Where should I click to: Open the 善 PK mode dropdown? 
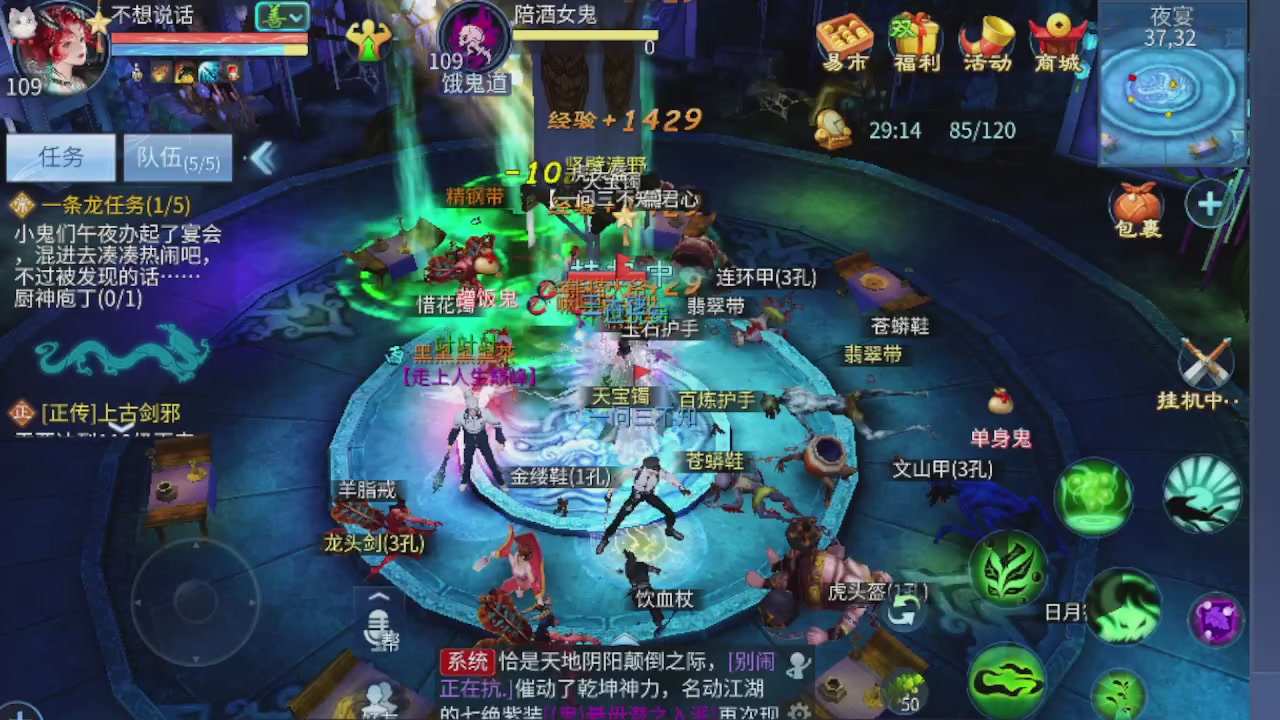click(x=281, y=17)
